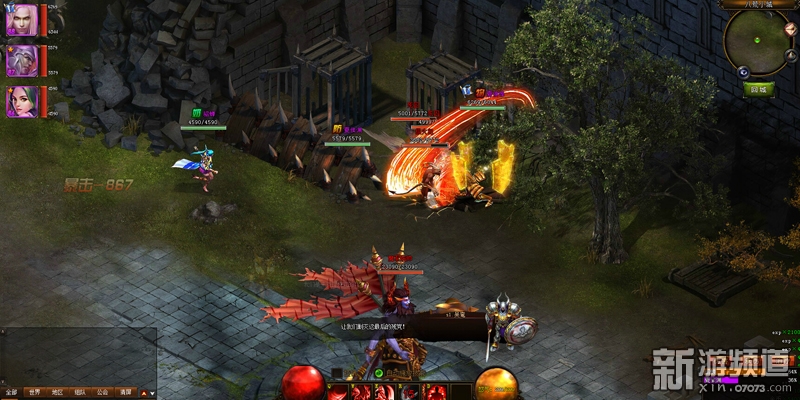Select the silver-haired hero portrait

[21, 60]
